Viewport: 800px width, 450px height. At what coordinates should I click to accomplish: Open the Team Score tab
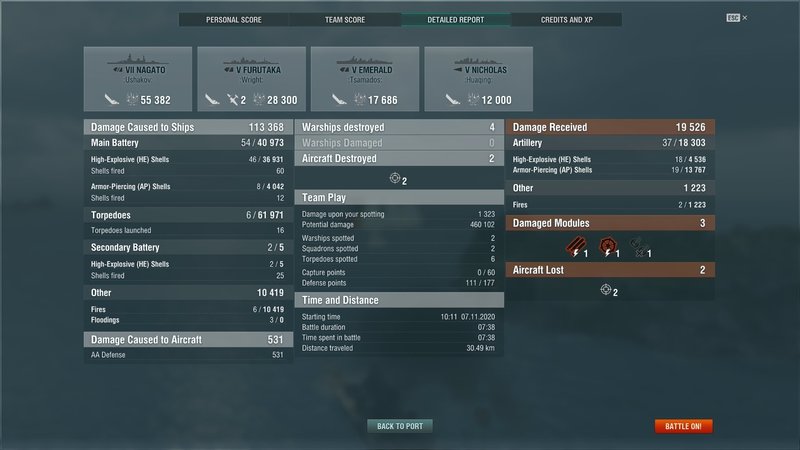click(x=345, y=20)
